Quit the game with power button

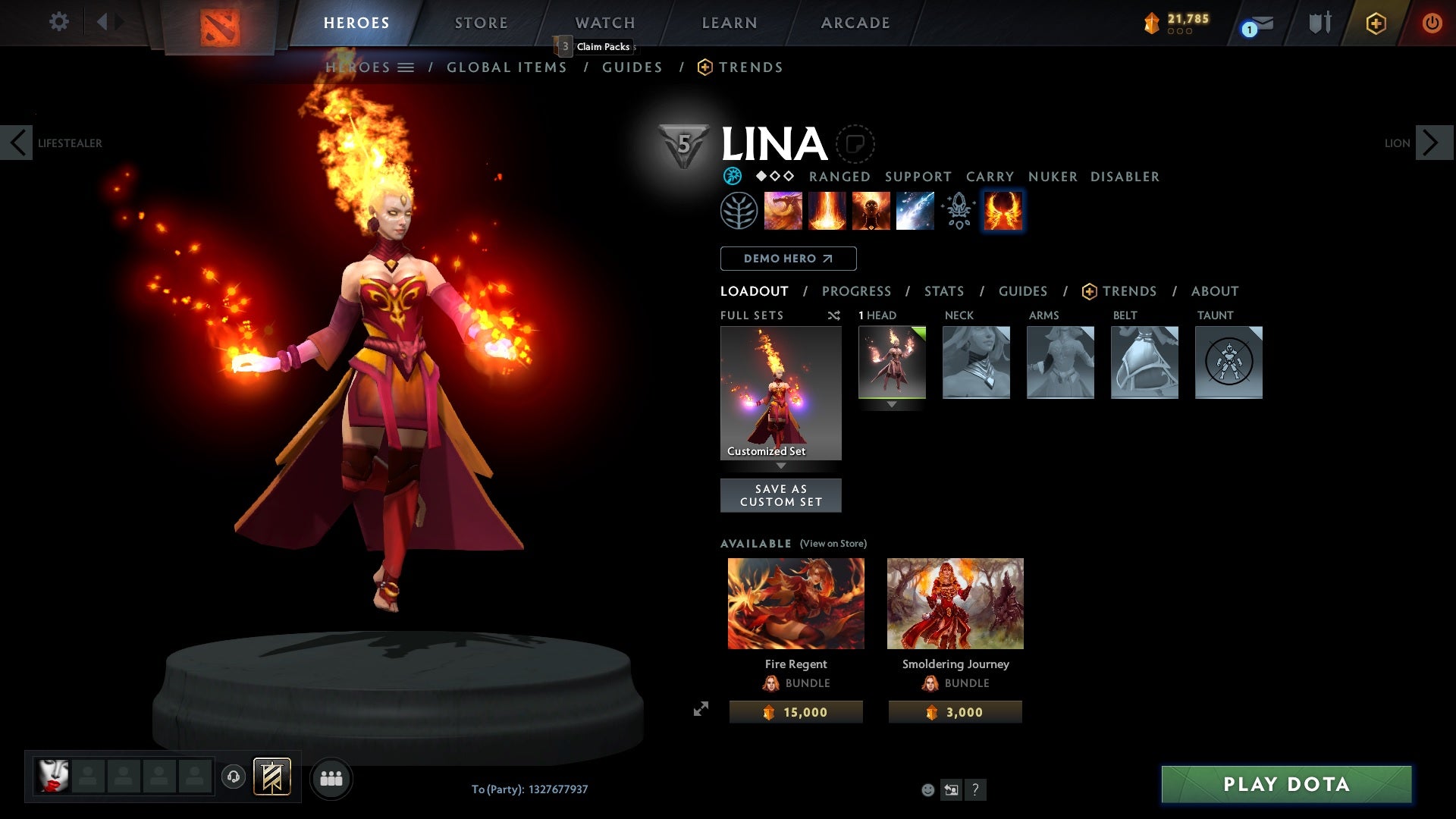click(1432, 23)
